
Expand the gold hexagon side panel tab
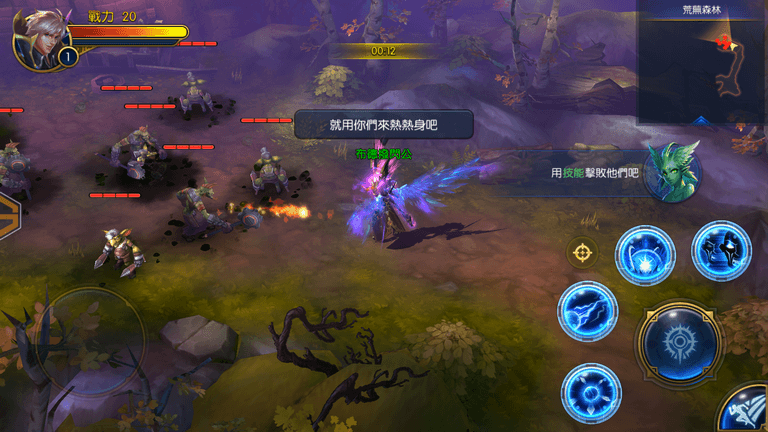tap(8, 214)
